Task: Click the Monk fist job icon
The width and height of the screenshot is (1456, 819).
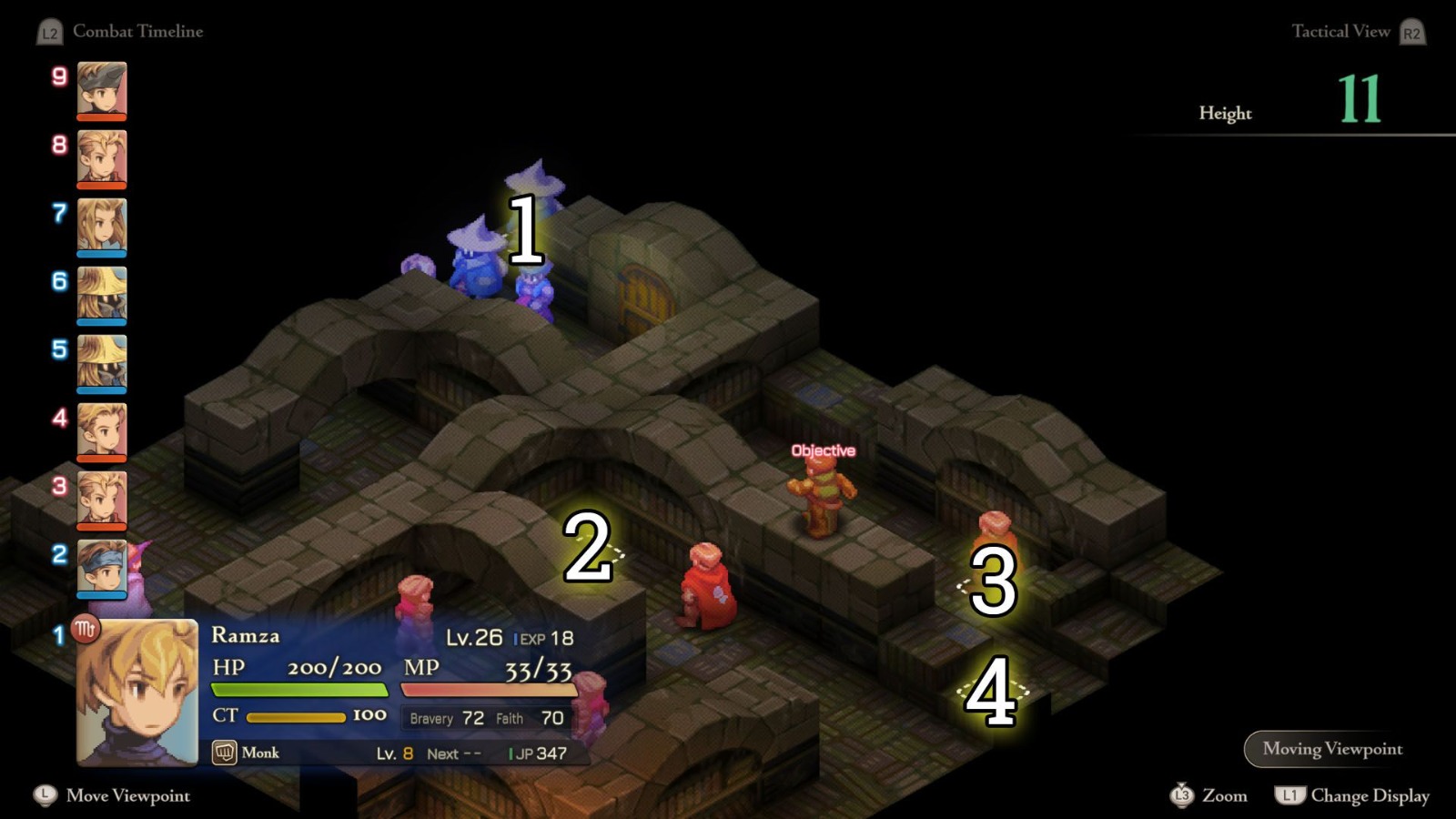Action: click(x=224, y=753)
